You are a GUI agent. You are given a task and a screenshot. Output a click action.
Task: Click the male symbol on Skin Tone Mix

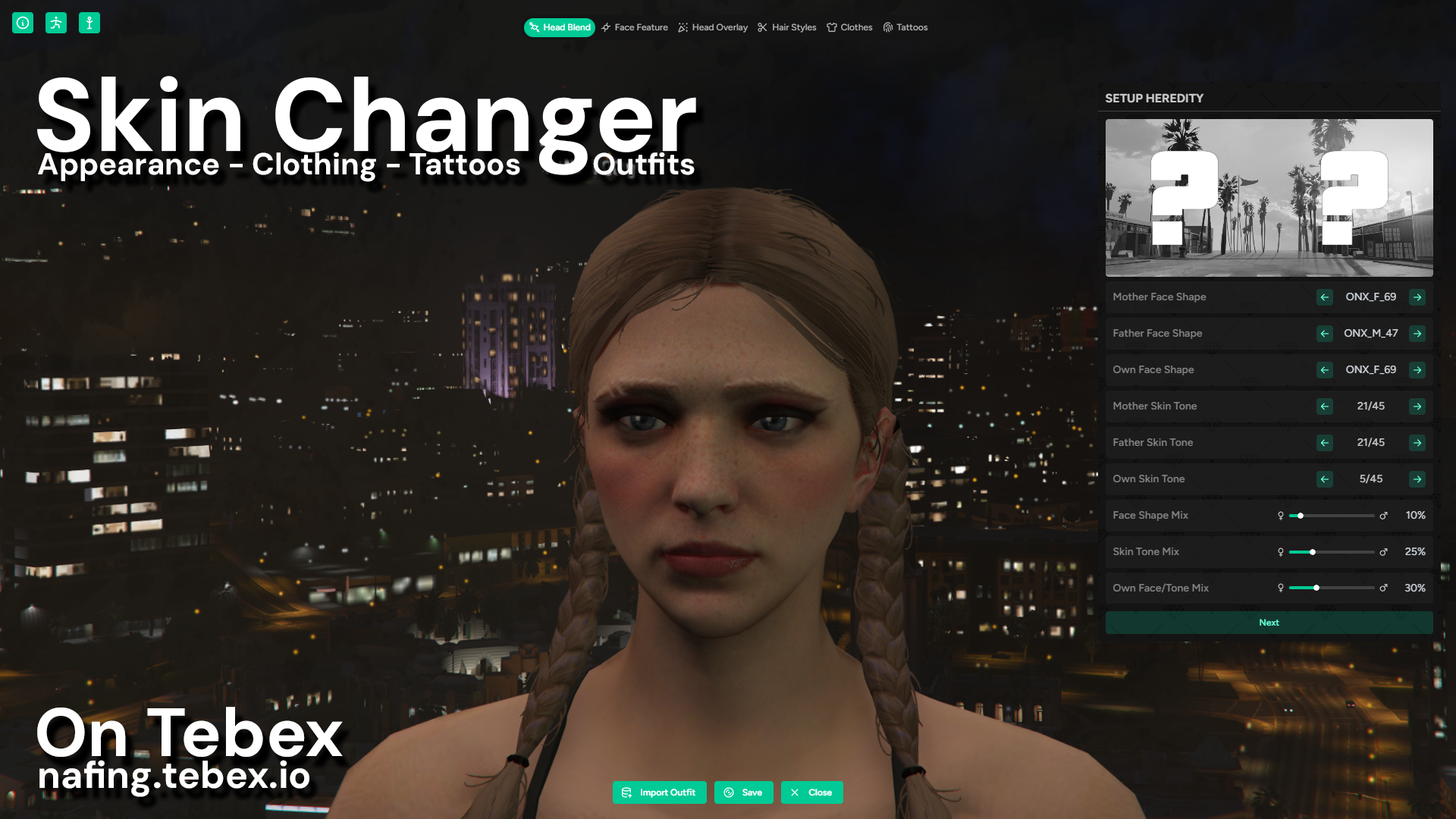click(x=1385, y=551)
